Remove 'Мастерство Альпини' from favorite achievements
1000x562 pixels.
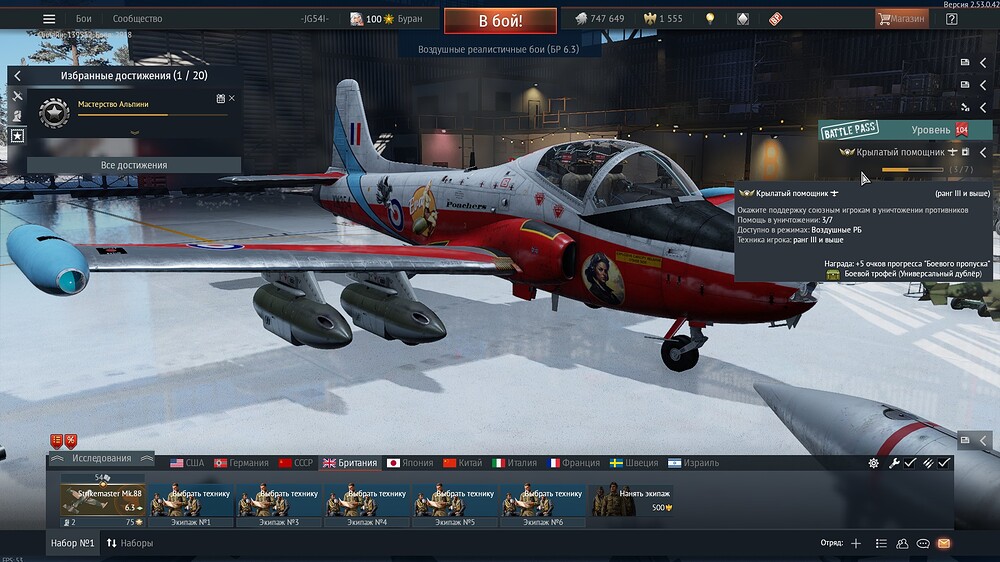[x=232, y=98]
